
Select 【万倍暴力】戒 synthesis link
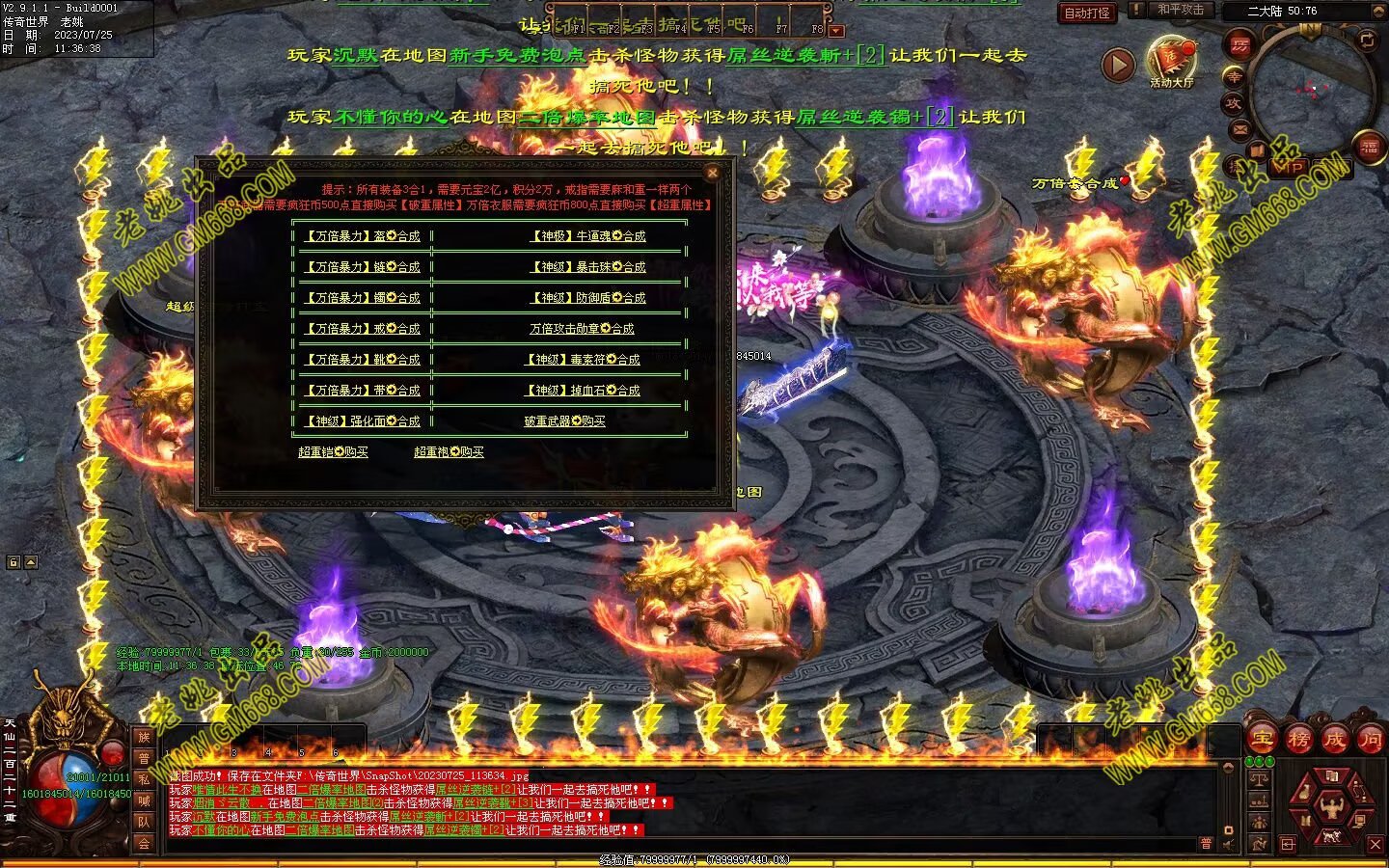coord(363,329)
